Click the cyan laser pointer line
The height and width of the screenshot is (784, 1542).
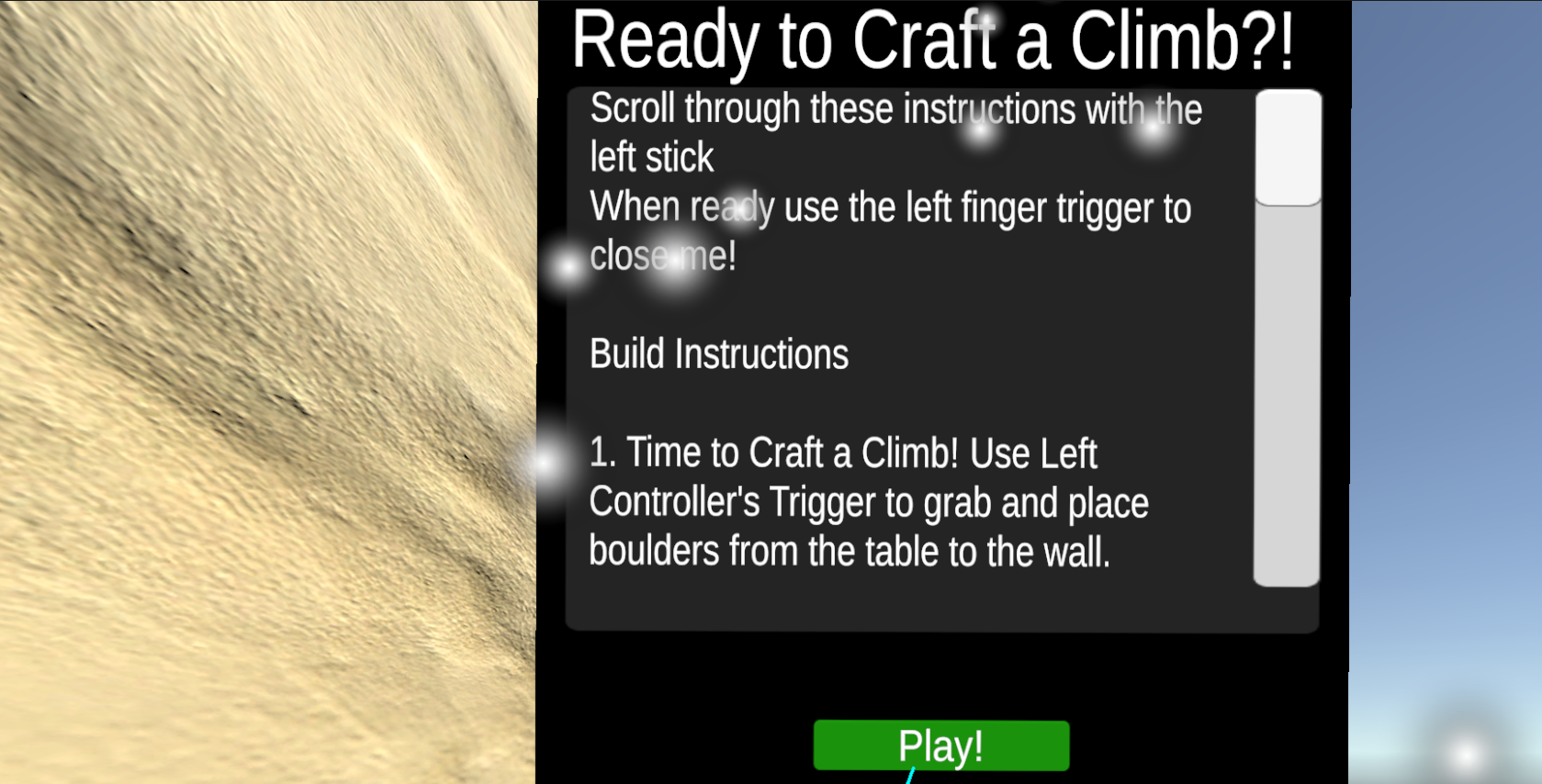tap(909, 776)
